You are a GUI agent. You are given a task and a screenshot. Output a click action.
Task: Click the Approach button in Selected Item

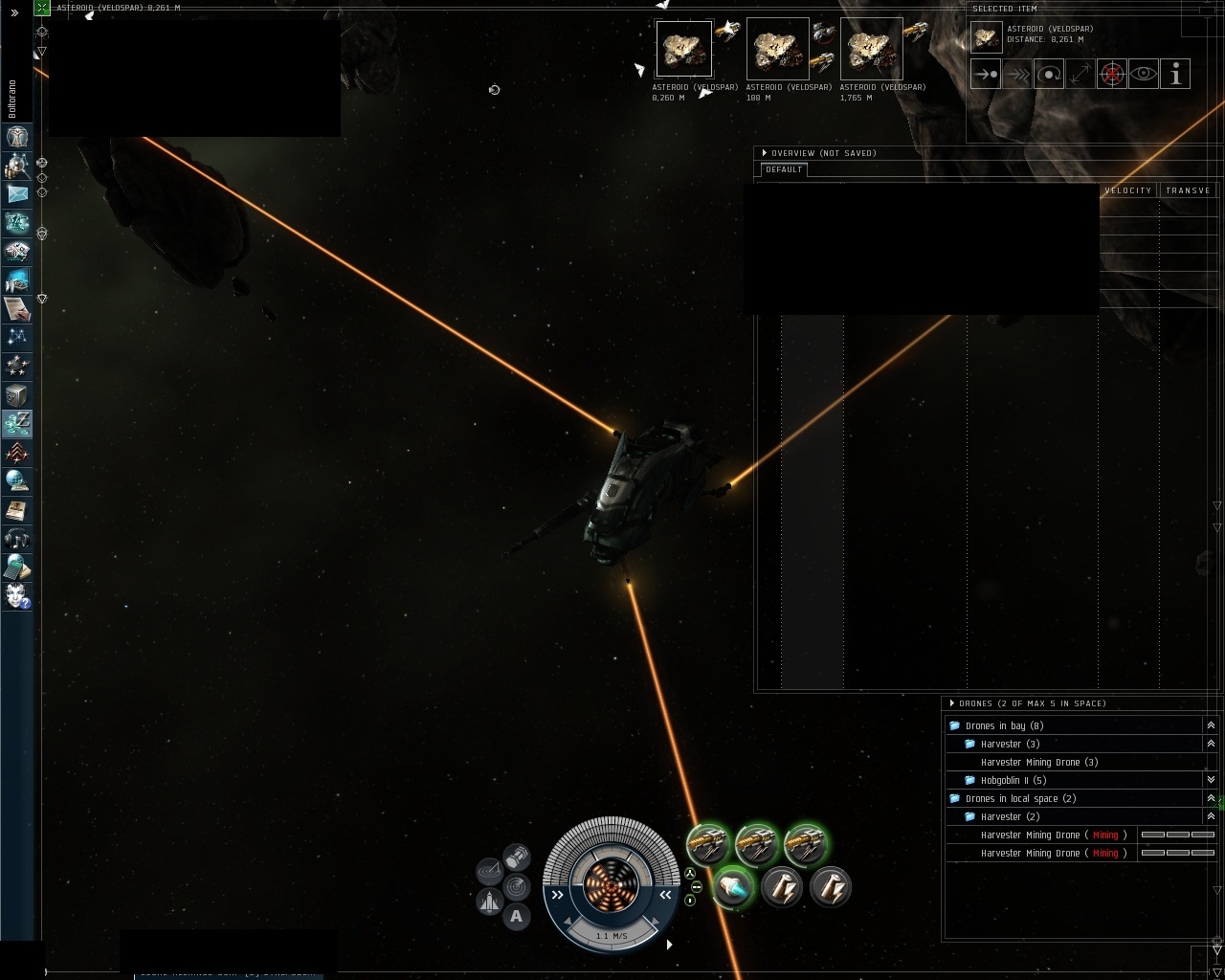pyautogui.click(x=986, y=74)
